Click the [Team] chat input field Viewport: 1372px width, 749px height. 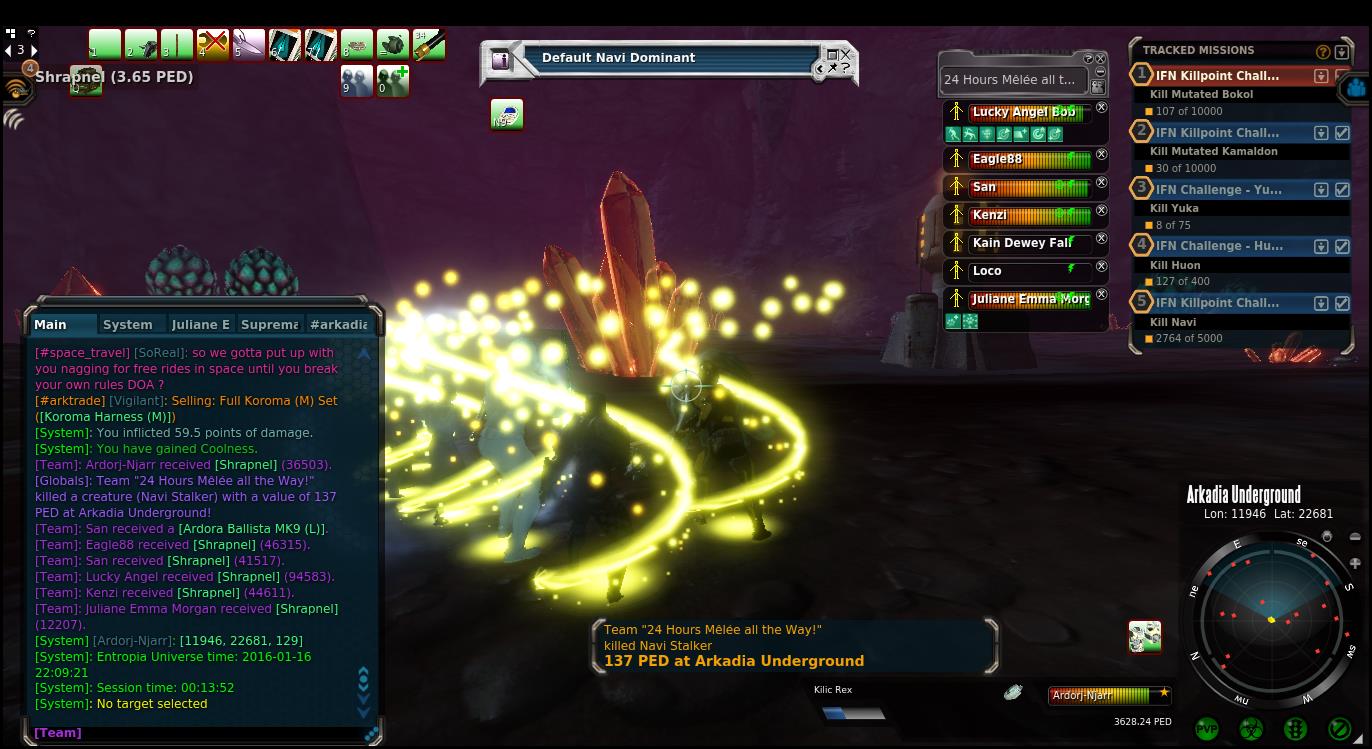click(x=200, y=733)
